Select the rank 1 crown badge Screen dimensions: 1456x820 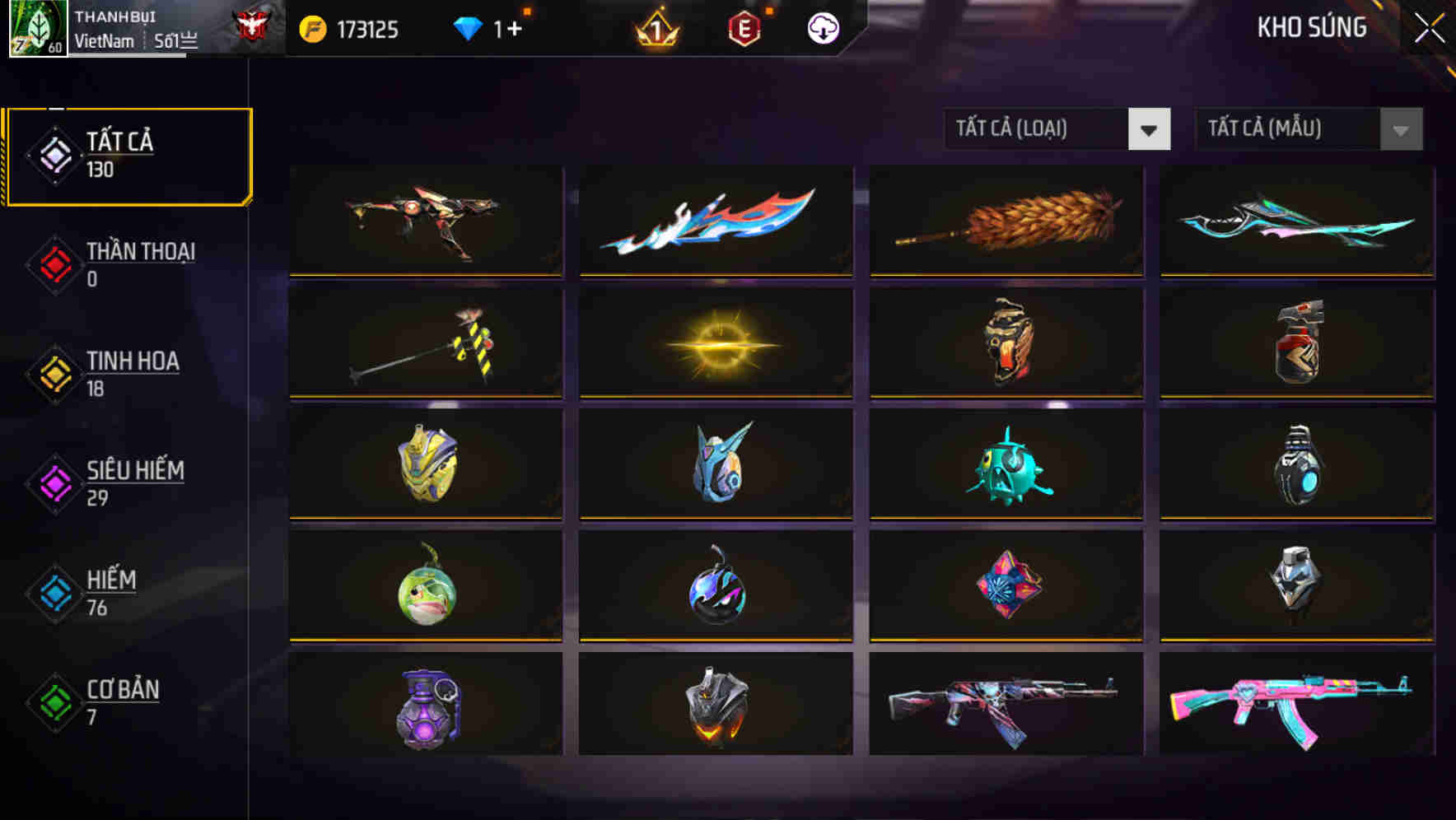coord(655,28)
